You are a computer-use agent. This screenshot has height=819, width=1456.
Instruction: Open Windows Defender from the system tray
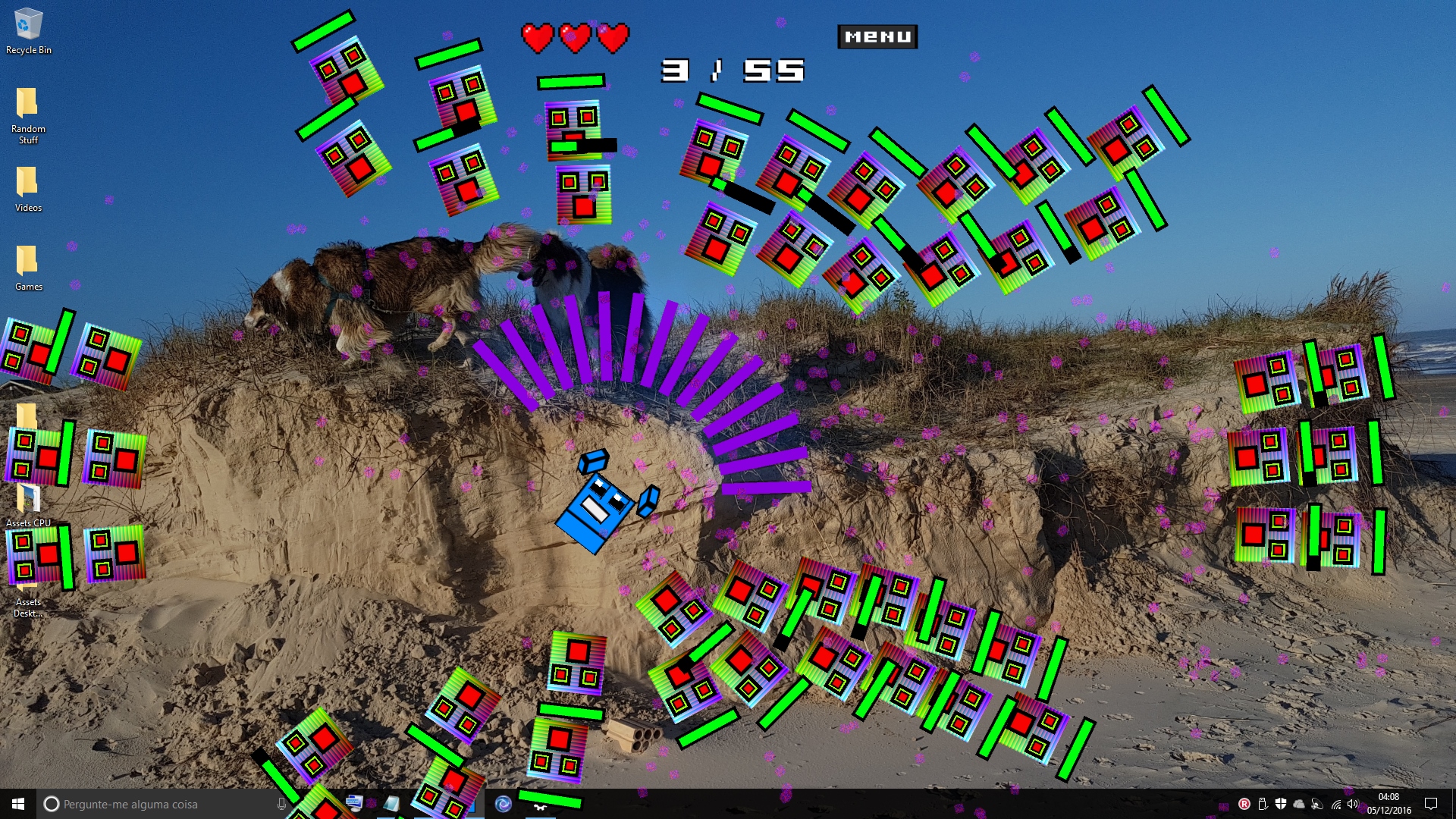[1281, 804]
